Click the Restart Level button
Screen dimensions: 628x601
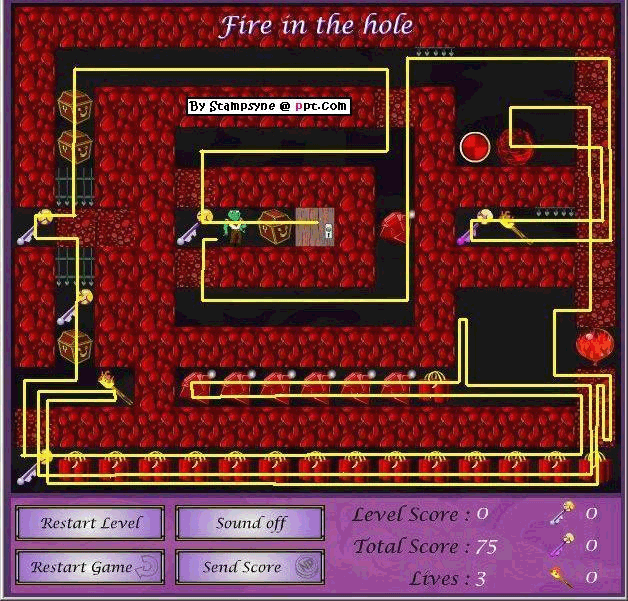(x=92, y=523)
